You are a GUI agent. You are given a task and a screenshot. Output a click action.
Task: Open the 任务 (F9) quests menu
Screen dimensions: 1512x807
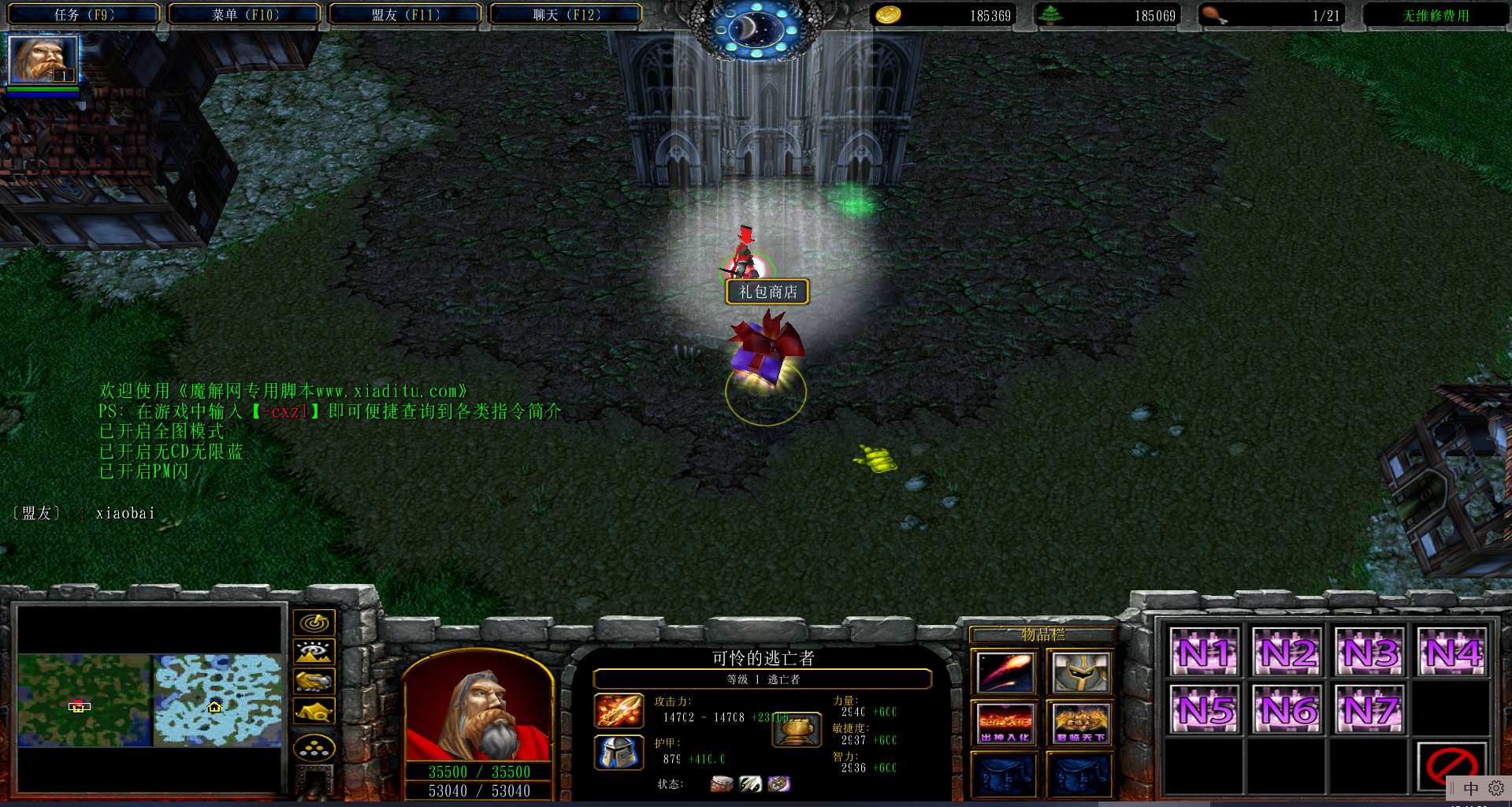(x=84, y=15)
